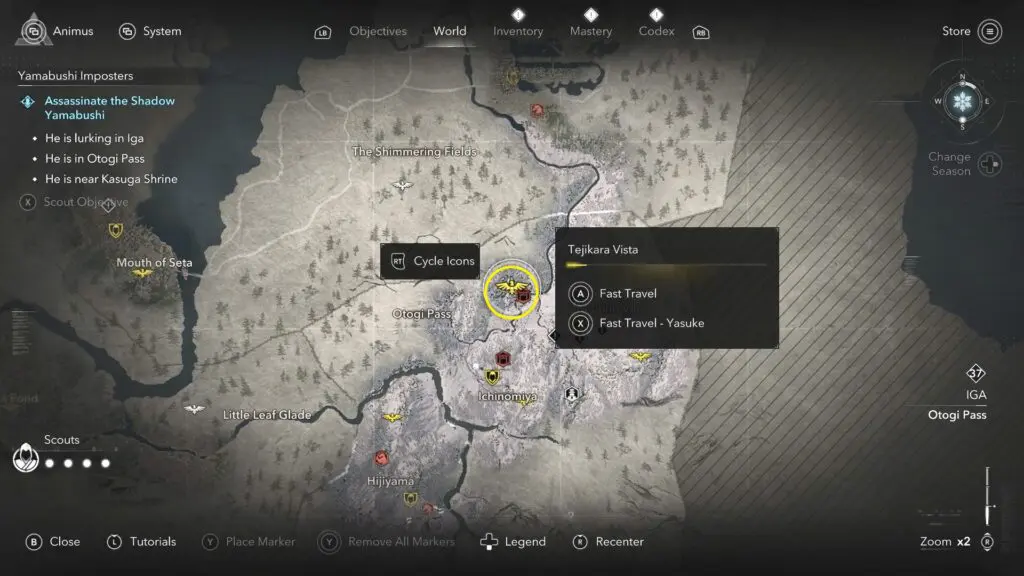Click the Little Leaf Glade viewpoint marker
The width and height of the screenshot is (1024, 576).
coord(195,409)
